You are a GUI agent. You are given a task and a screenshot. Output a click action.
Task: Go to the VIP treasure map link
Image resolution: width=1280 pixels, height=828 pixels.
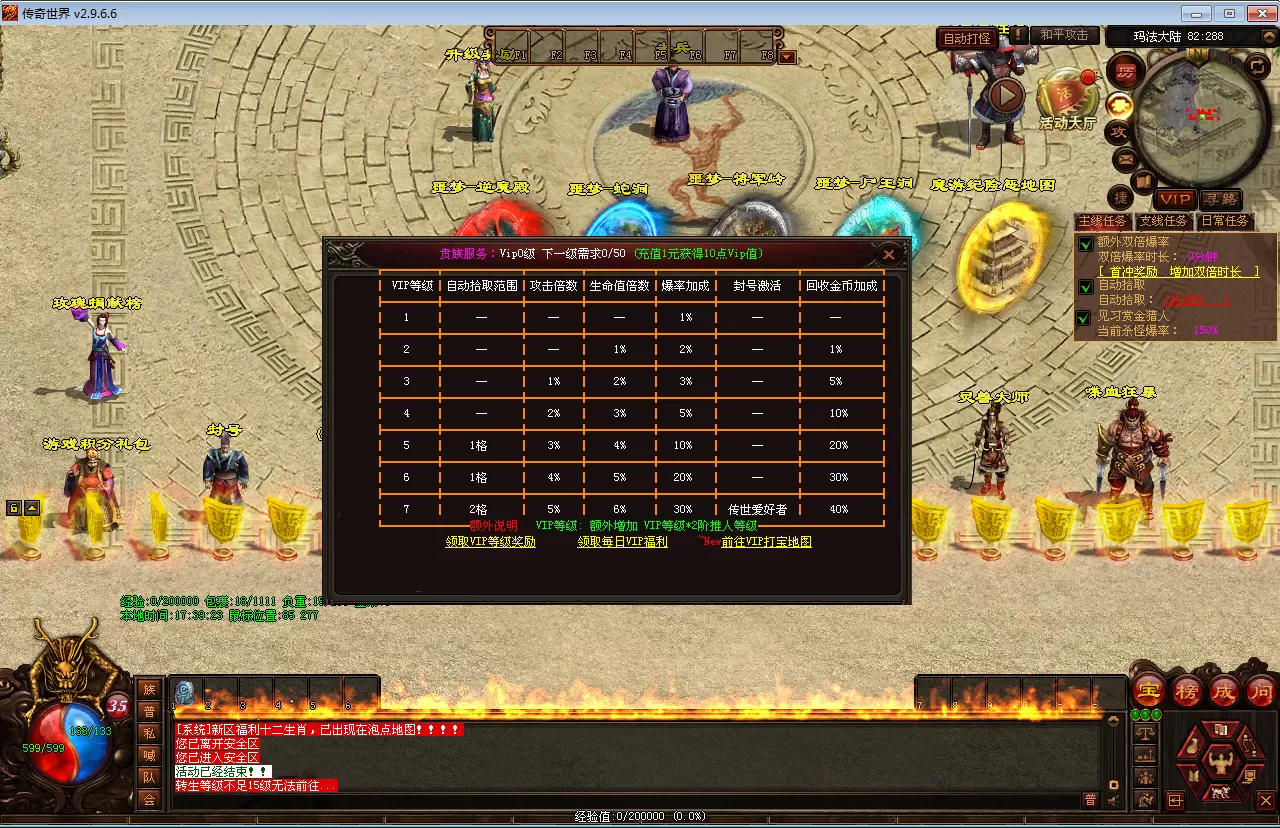tap(766, 542)
